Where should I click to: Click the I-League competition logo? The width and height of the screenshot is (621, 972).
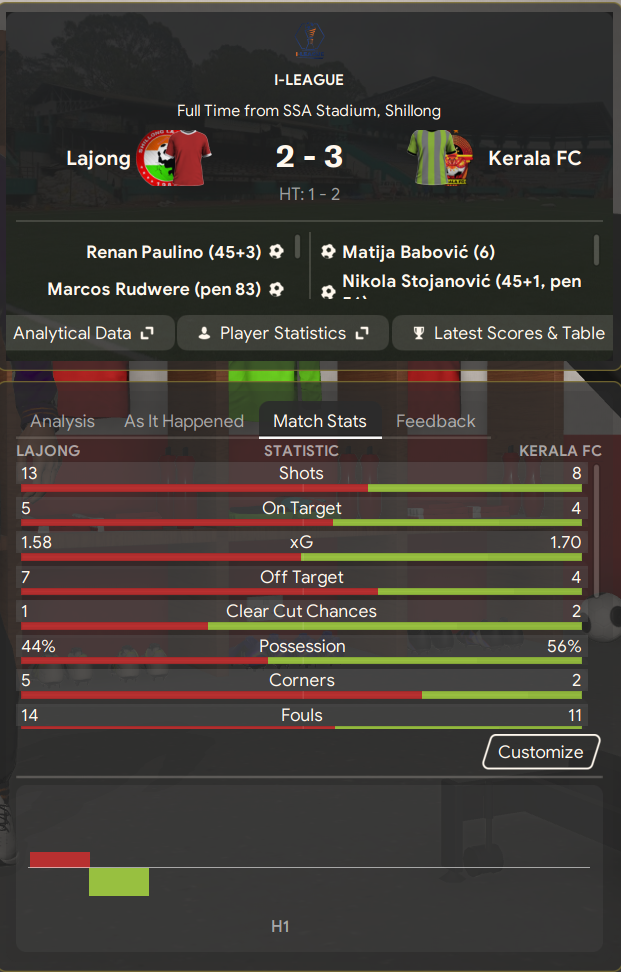point(309,38)
